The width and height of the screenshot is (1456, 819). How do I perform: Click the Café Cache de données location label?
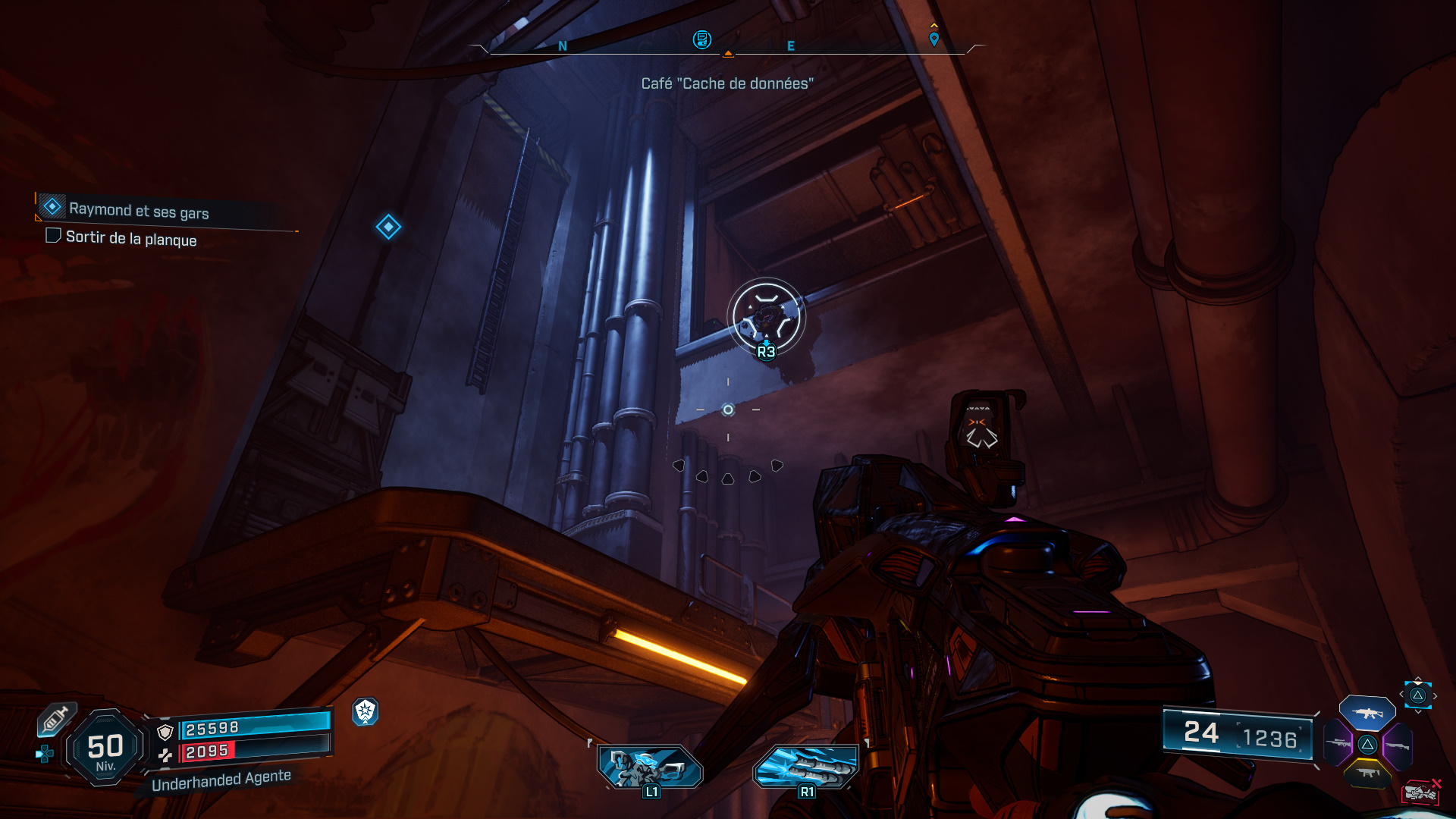click(x=728, y=85)
